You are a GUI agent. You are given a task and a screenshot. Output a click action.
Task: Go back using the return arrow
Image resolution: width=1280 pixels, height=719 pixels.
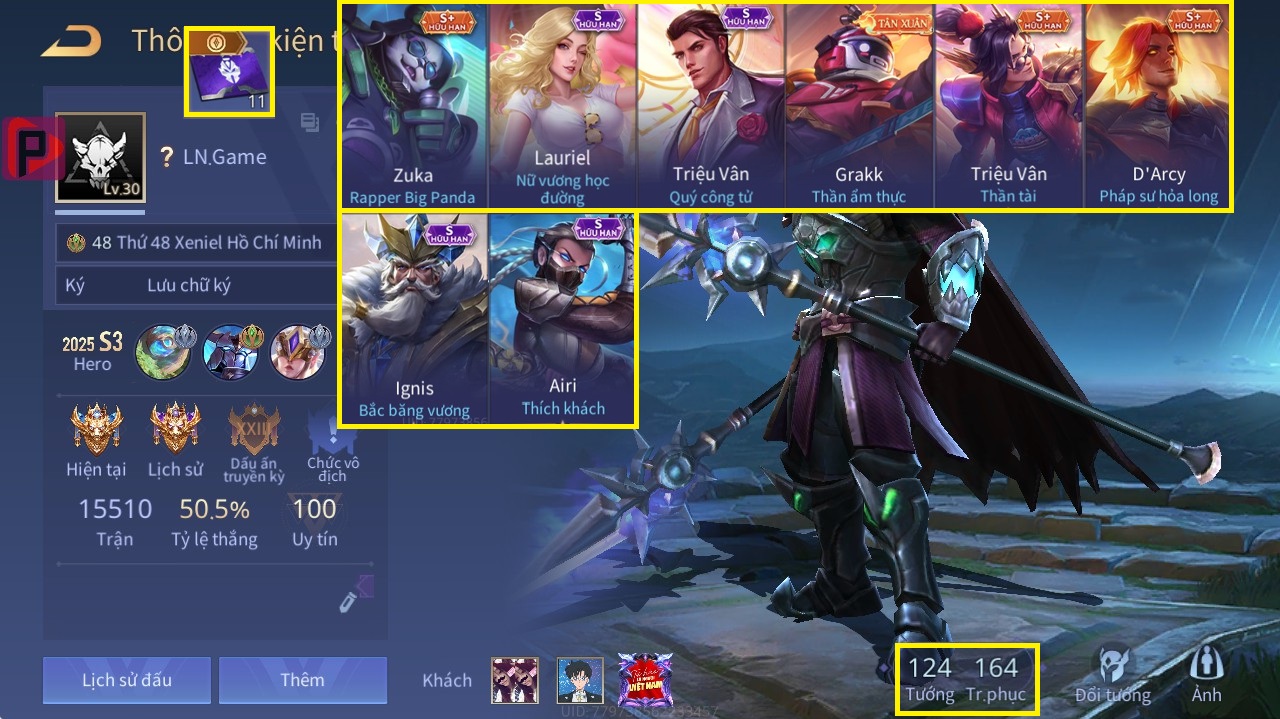(71, 41)
